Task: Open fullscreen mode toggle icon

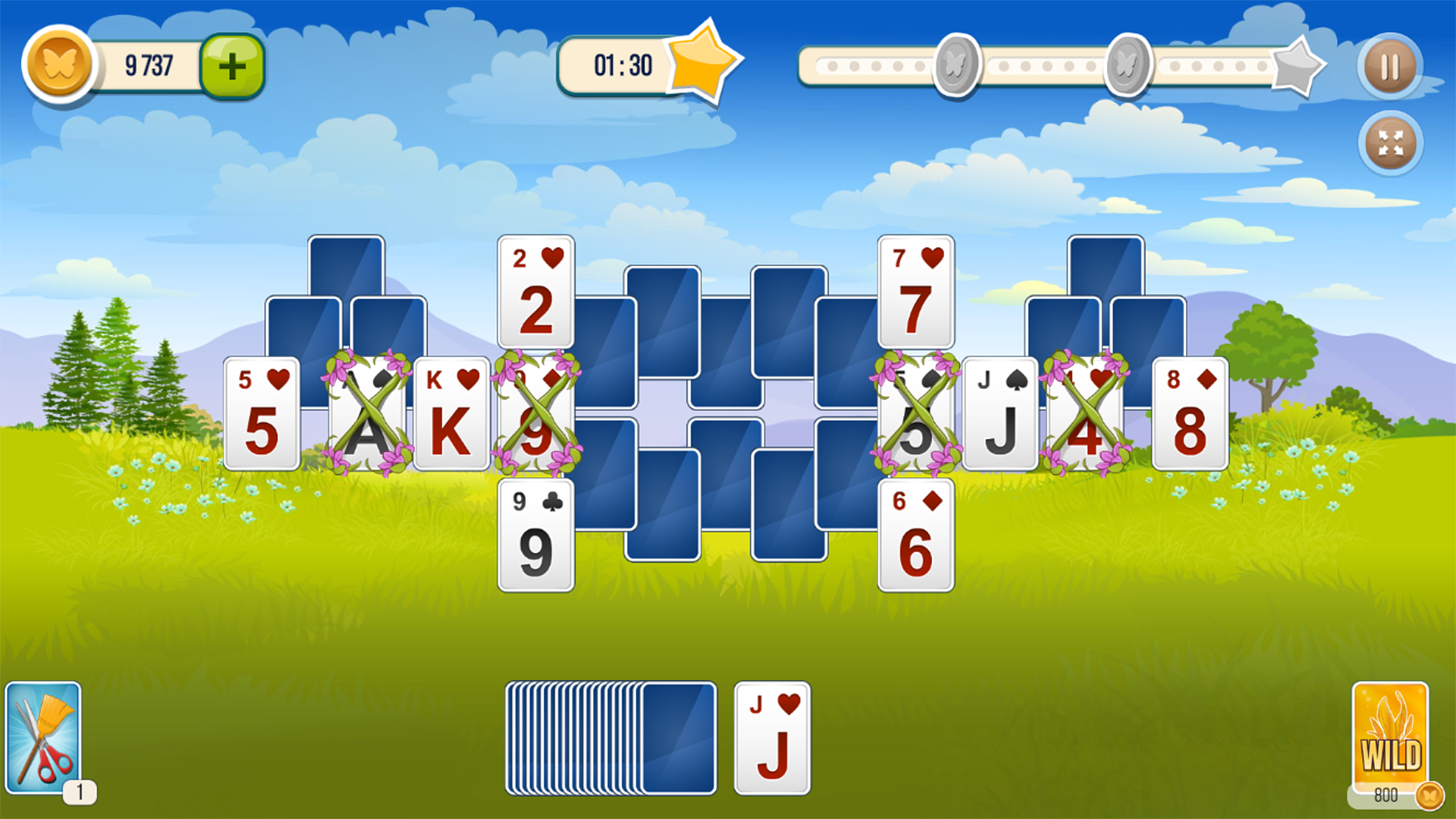Action: pos(1389,143)
